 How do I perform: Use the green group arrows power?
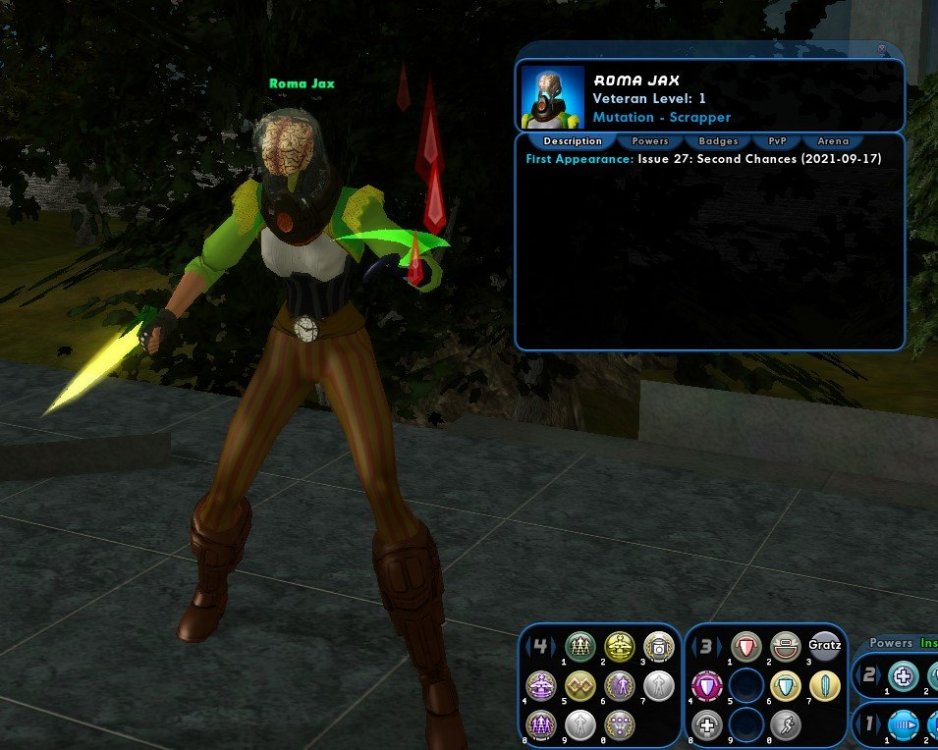pyautogui.click(x=580, y=647)
